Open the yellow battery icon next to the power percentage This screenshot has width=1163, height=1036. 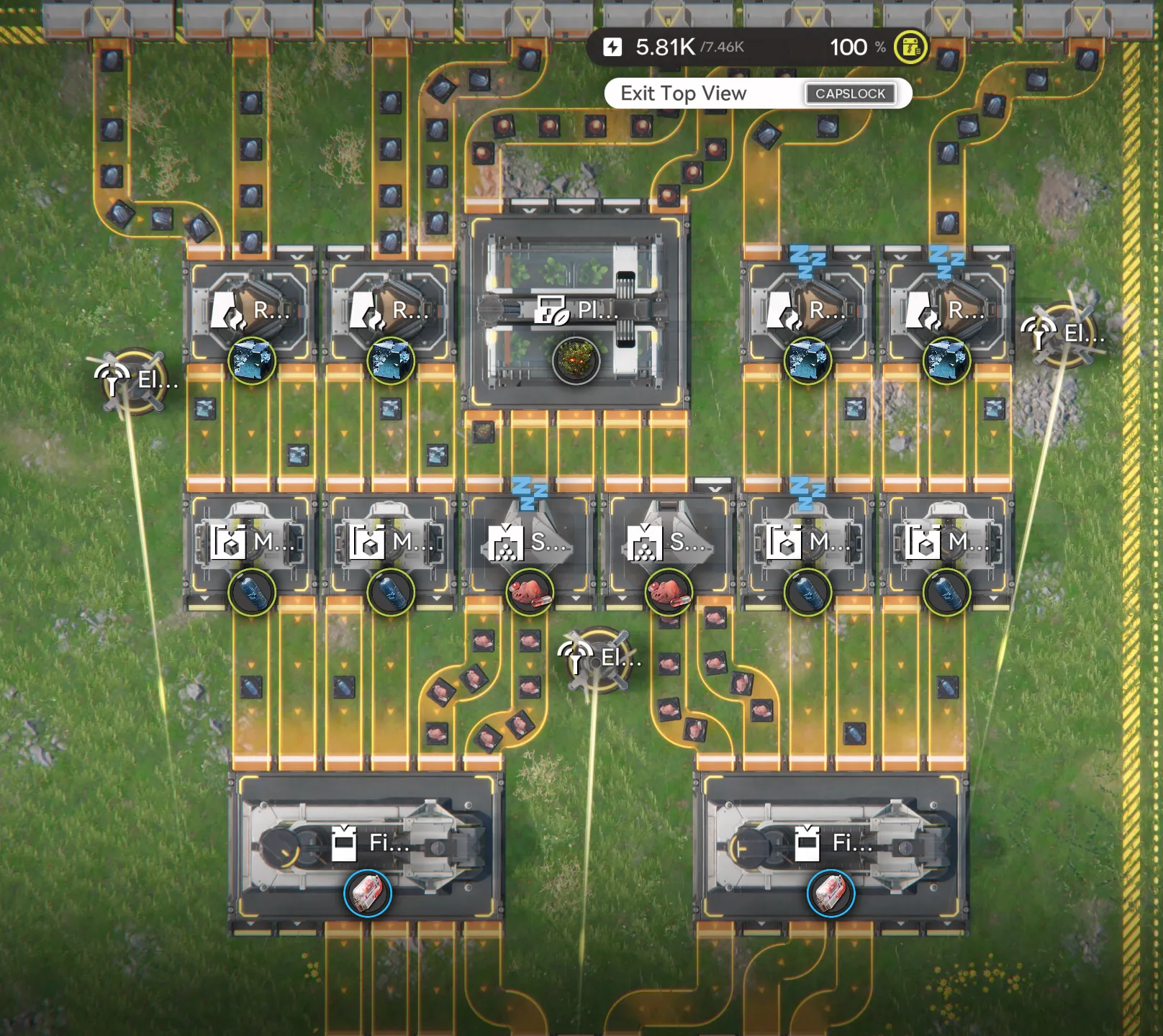[x=909, y=47]
